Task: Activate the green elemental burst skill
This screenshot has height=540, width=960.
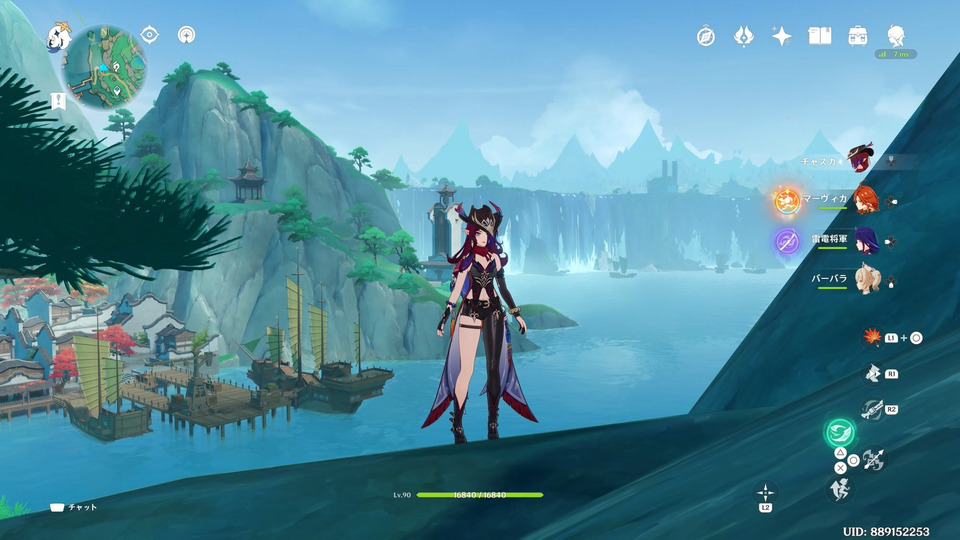Action: coord(839,433)
